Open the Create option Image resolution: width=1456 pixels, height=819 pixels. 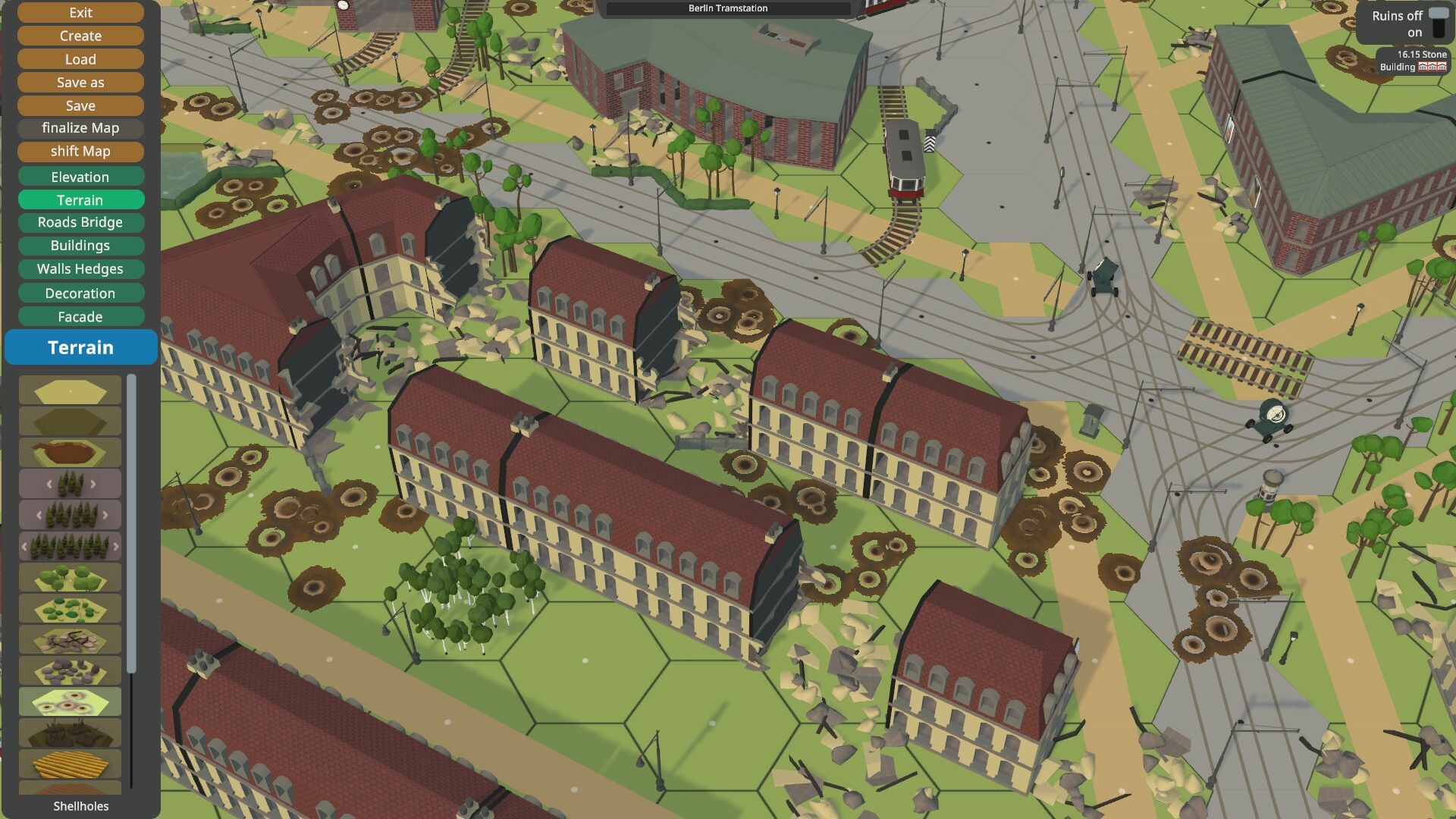(x=80, y=36)
